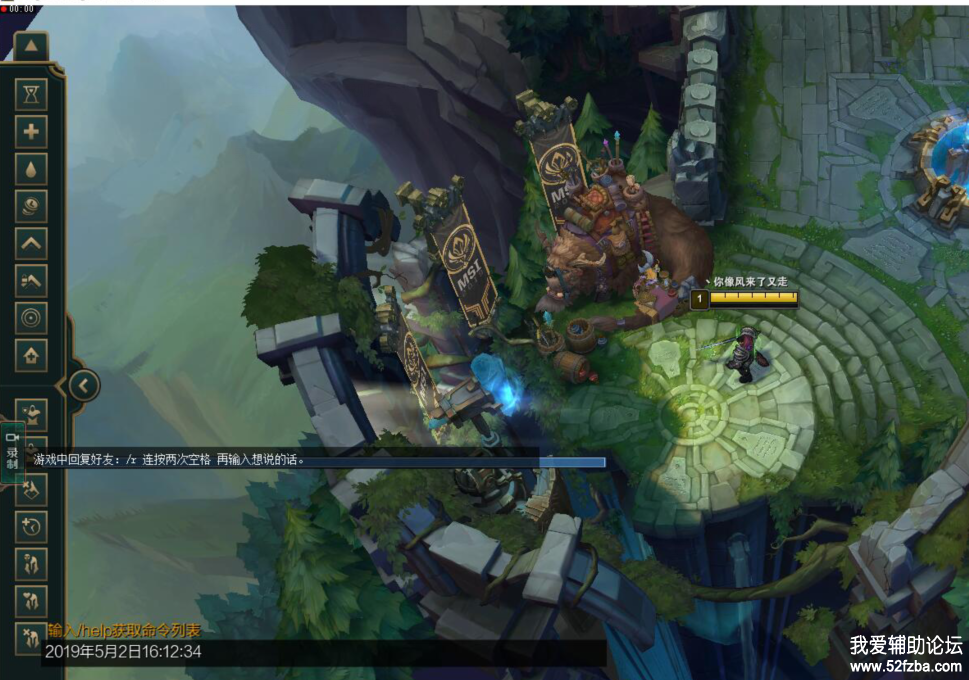This screenshot has width=969, height=680.
Task: Toggle the droplet mana refill button
Action: pos(32,168)
